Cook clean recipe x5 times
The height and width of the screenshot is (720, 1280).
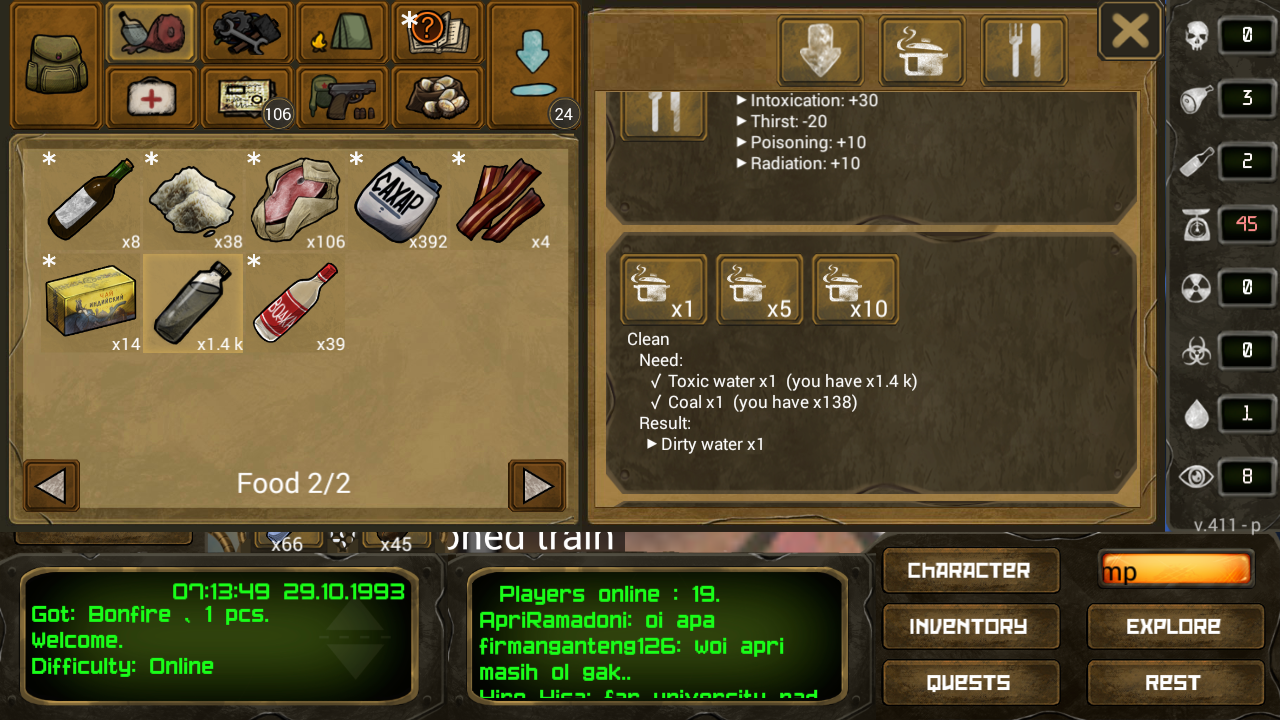pos(759,290)
